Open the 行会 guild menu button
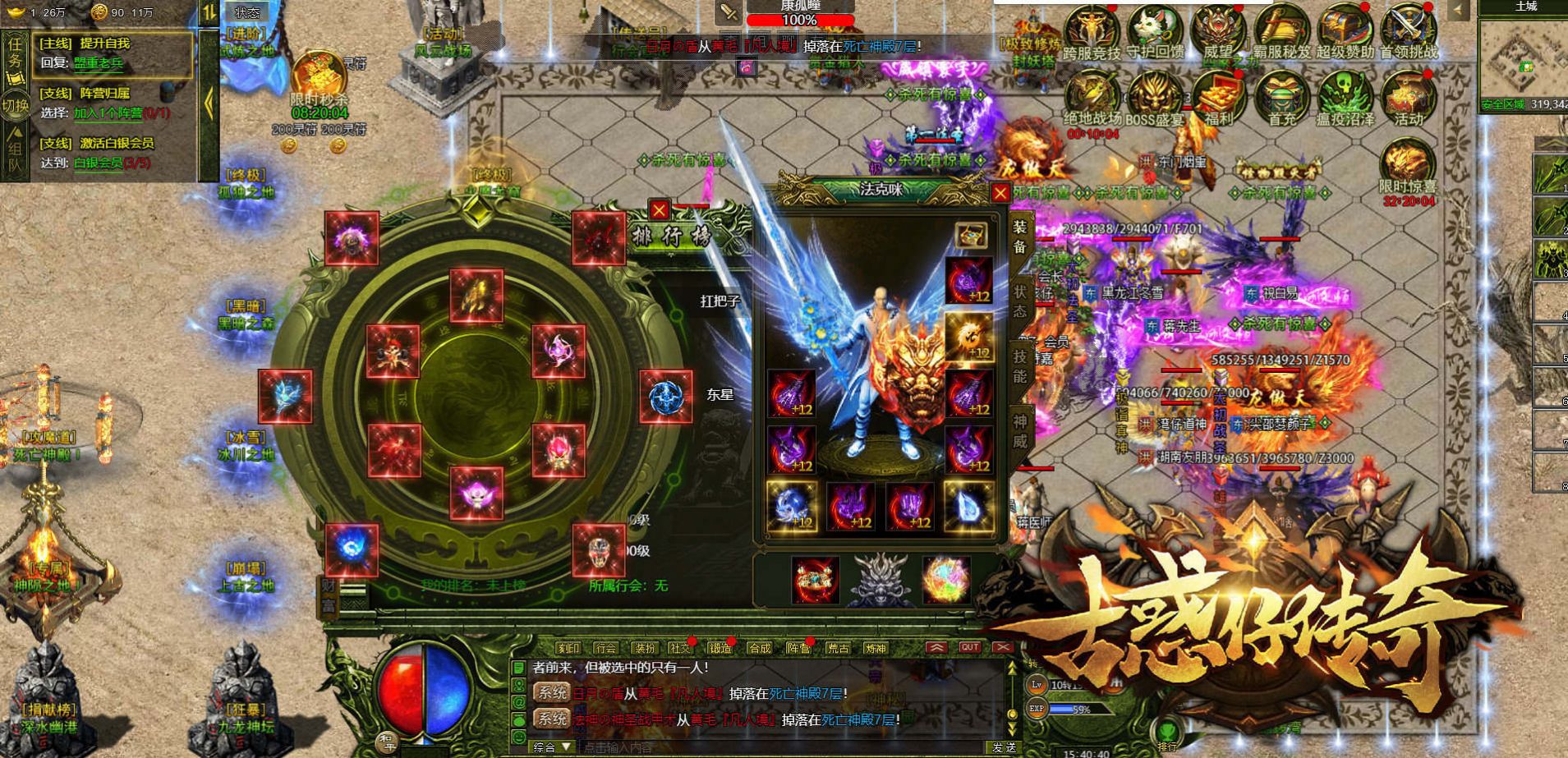Viewport: 1568px width, 758px height. (x=605, y=648)
